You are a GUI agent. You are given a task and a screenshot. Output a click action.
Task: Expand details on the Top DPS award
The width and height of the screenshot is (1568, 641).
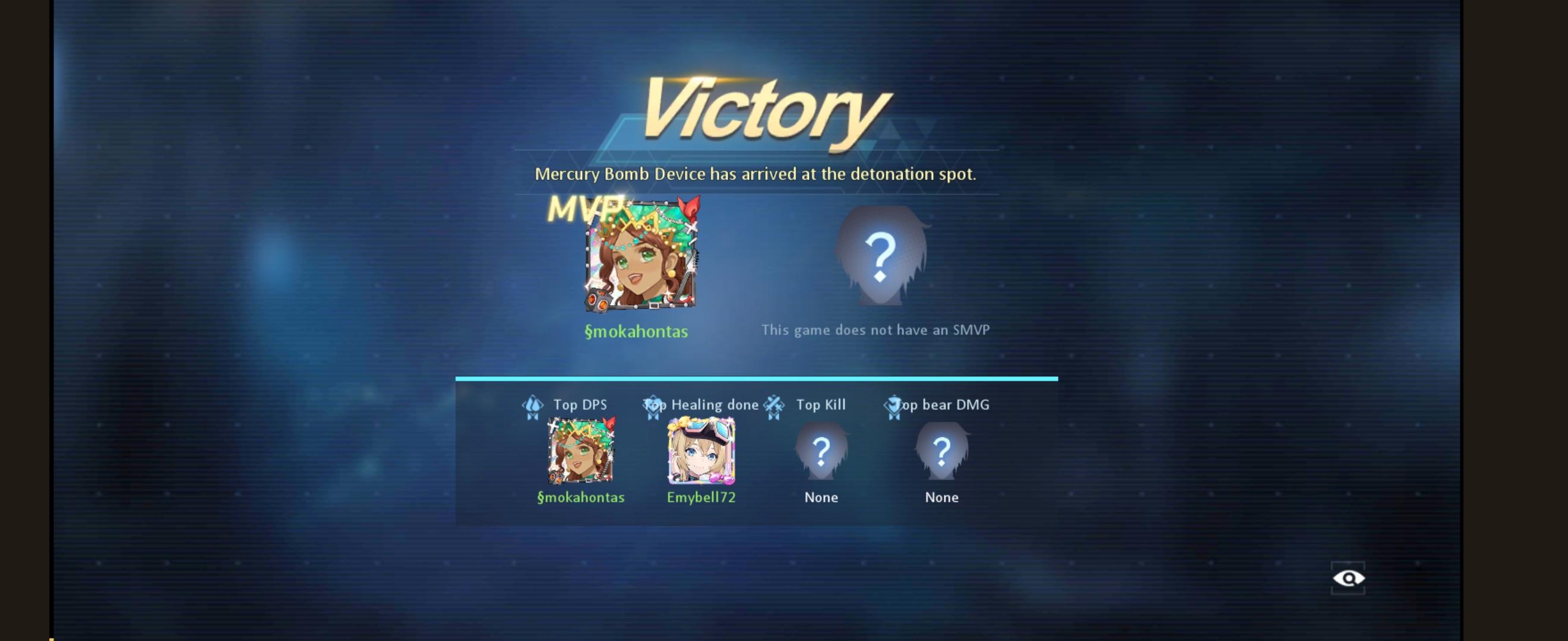point(580,404)
